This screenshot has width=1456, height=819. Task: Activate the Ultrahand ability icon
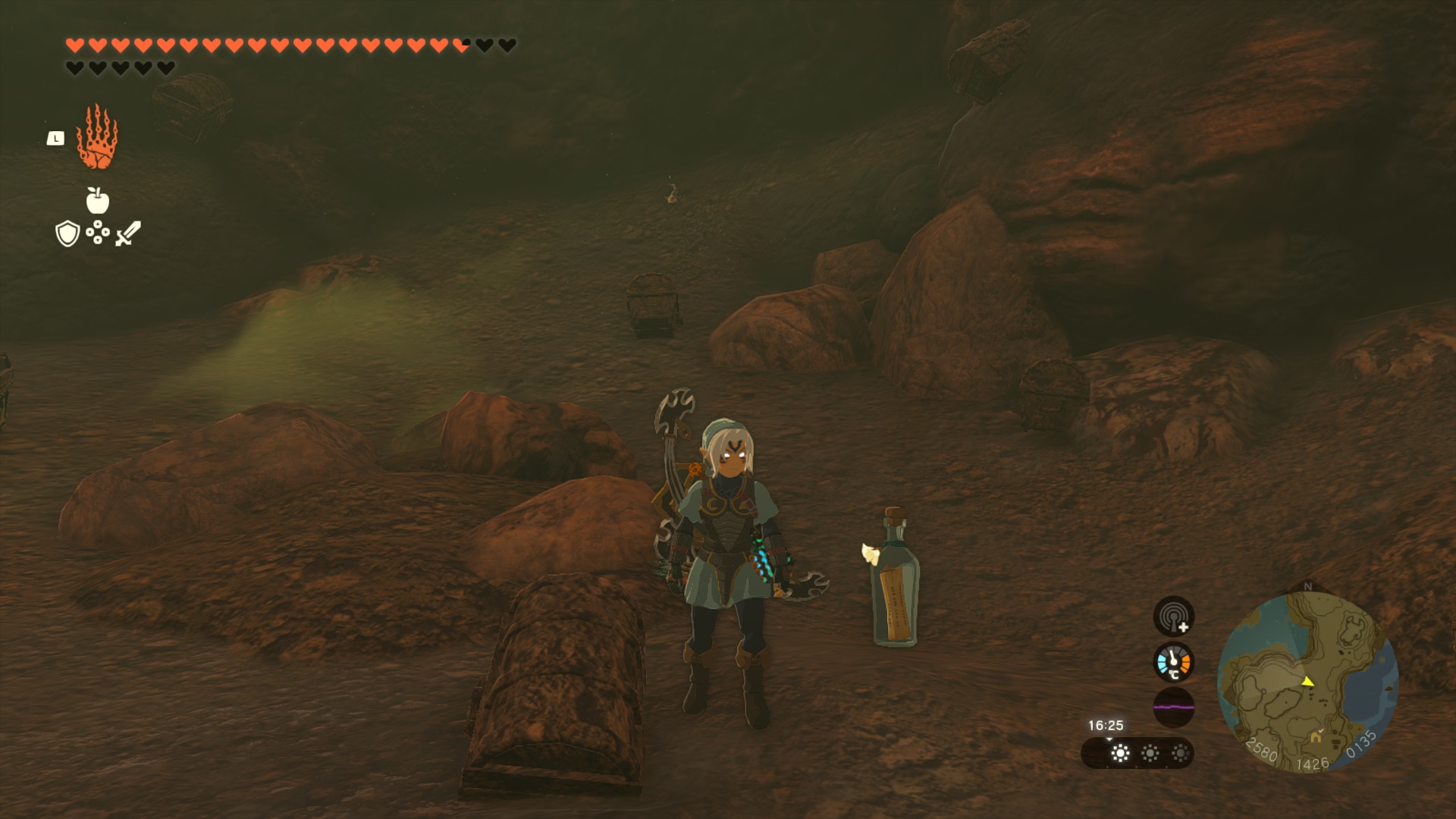tap(97, 137)
